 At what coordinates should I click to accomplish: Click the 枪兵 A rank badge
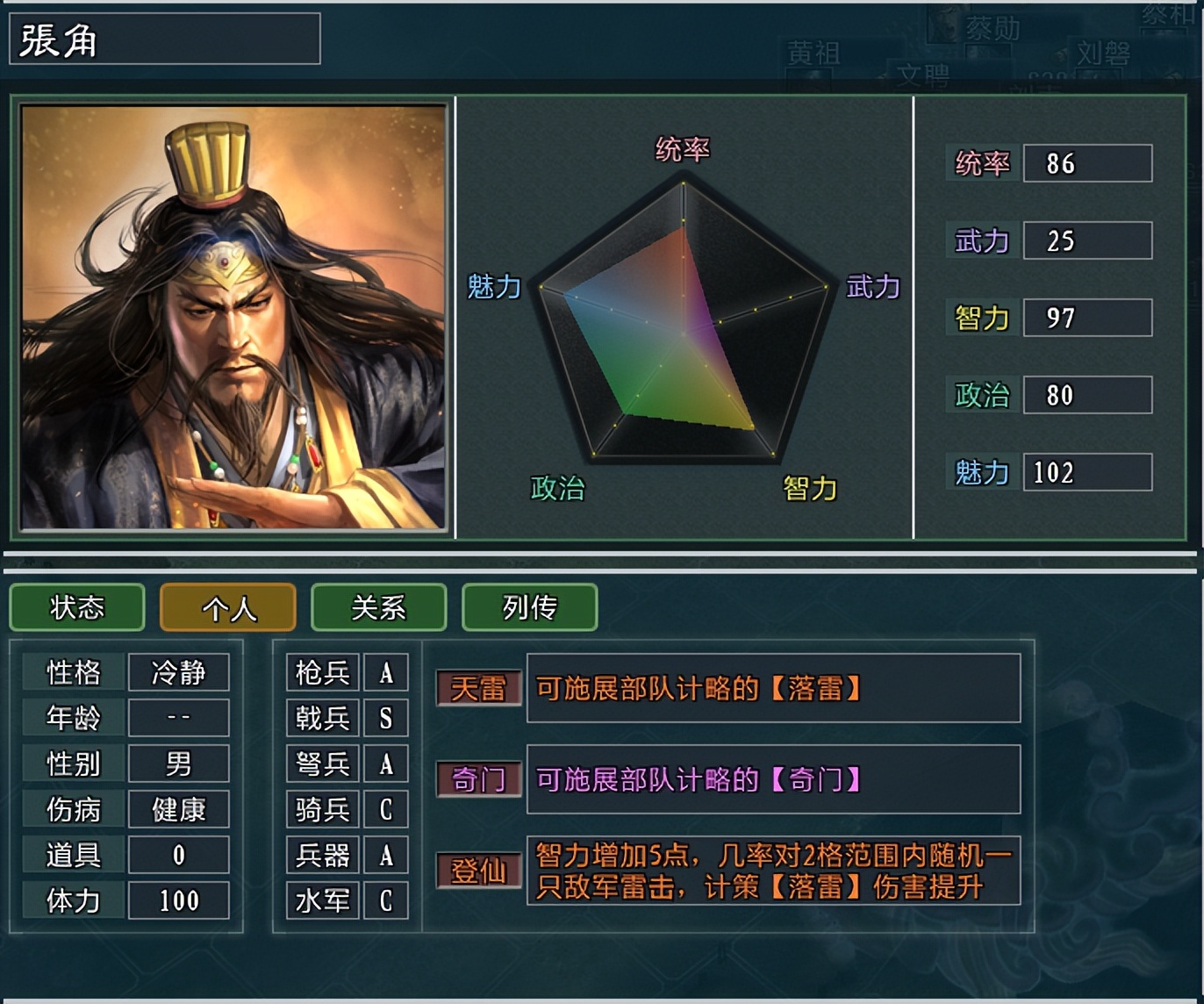click(x=386, y=672)
